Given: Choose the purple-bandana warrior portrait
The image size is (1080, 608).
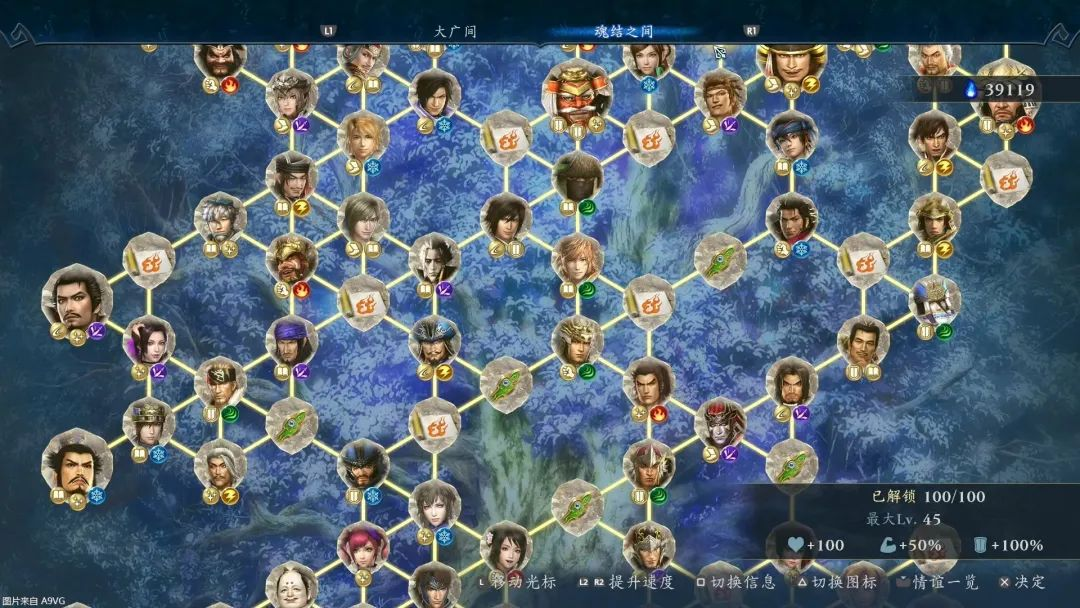Looking at the screenshot, I should tap(292, 340).
